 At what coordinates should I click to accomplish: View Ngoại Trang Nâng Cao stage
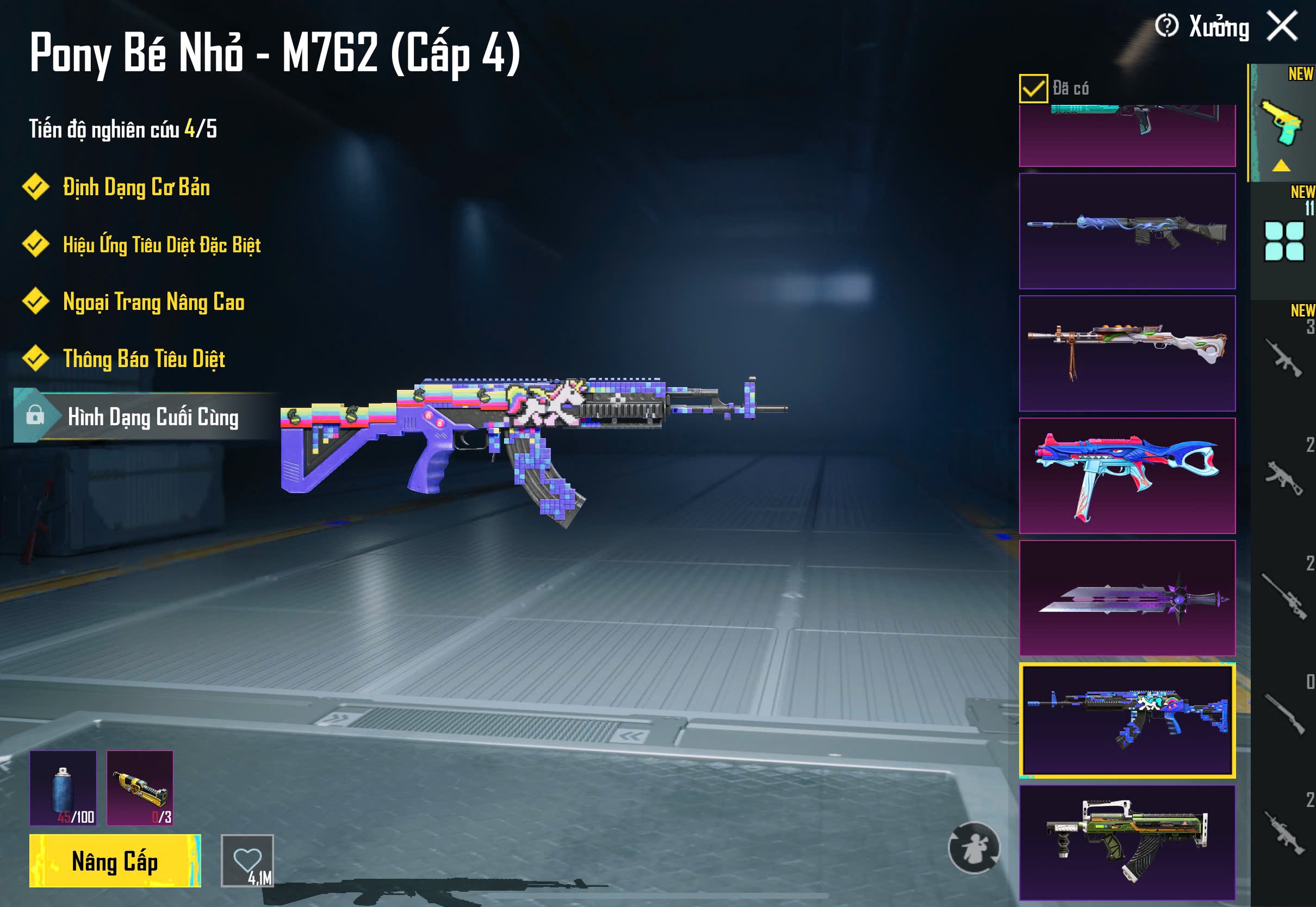153,302
